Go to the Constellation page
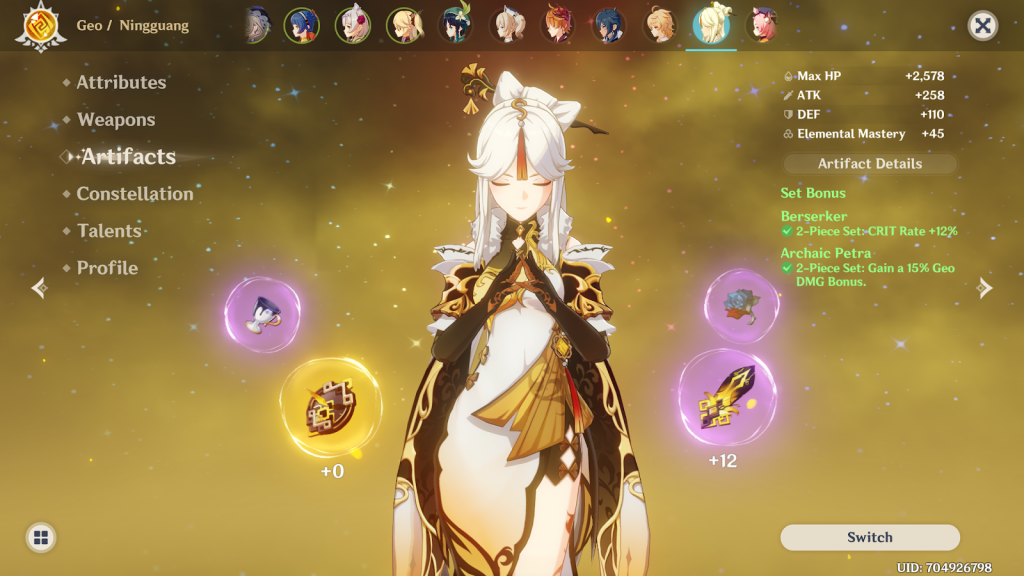The image size is (1024, 576). (x=135, y=193)
